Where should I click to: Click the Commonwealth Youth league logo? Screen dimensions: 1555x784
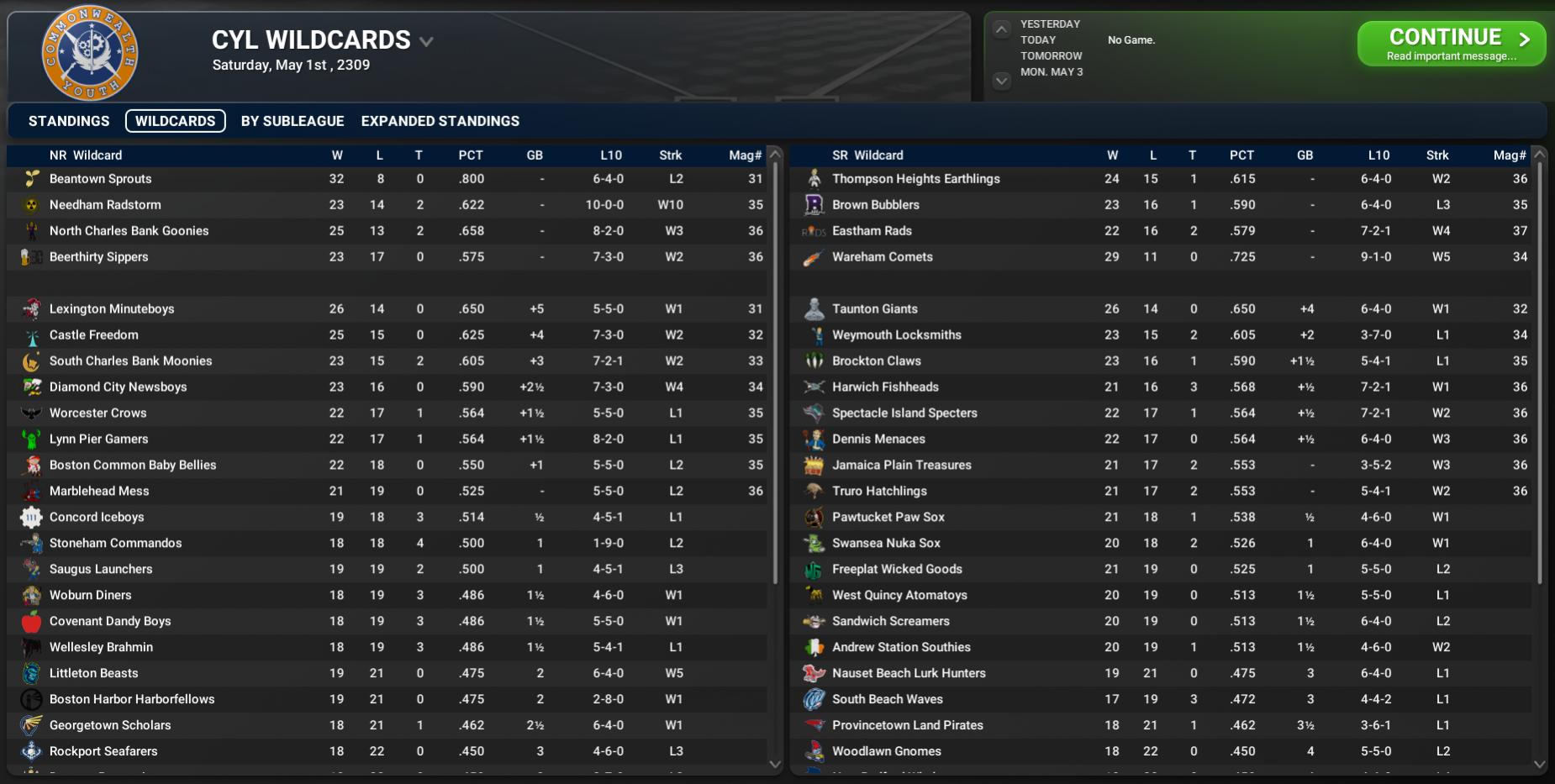point(90,52)
